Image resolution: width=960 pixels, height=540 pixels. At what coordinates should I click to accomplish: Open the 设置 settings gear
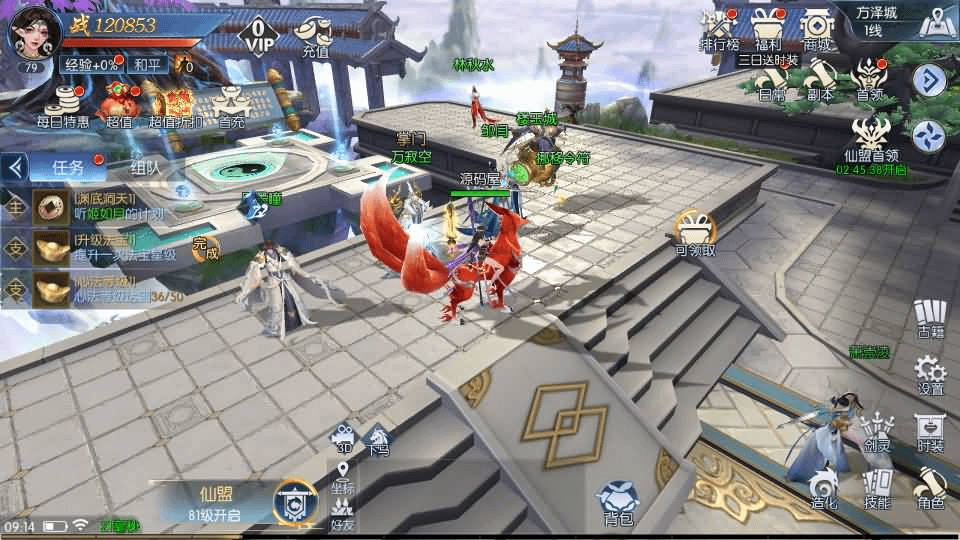click(x=930, y=374)
